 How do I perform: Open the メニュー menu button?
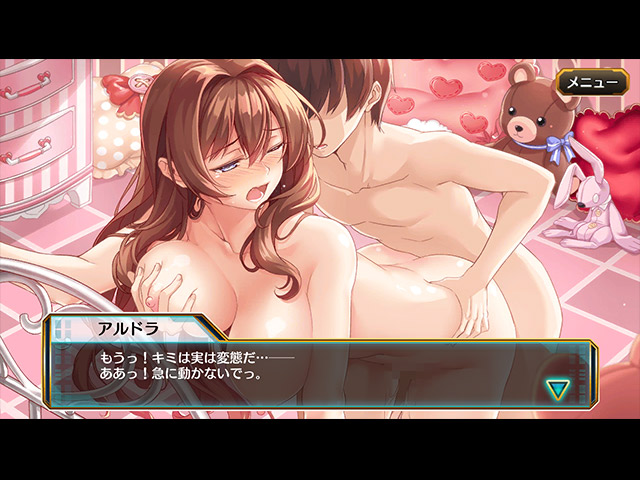593,82
